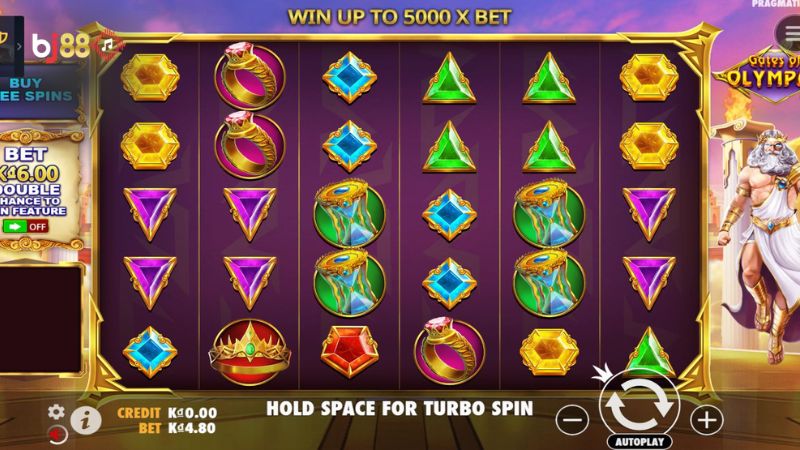This screenshot has width=800, height=450.
Task: Decrease the bet with the minus button
Action: coord(570,420)
